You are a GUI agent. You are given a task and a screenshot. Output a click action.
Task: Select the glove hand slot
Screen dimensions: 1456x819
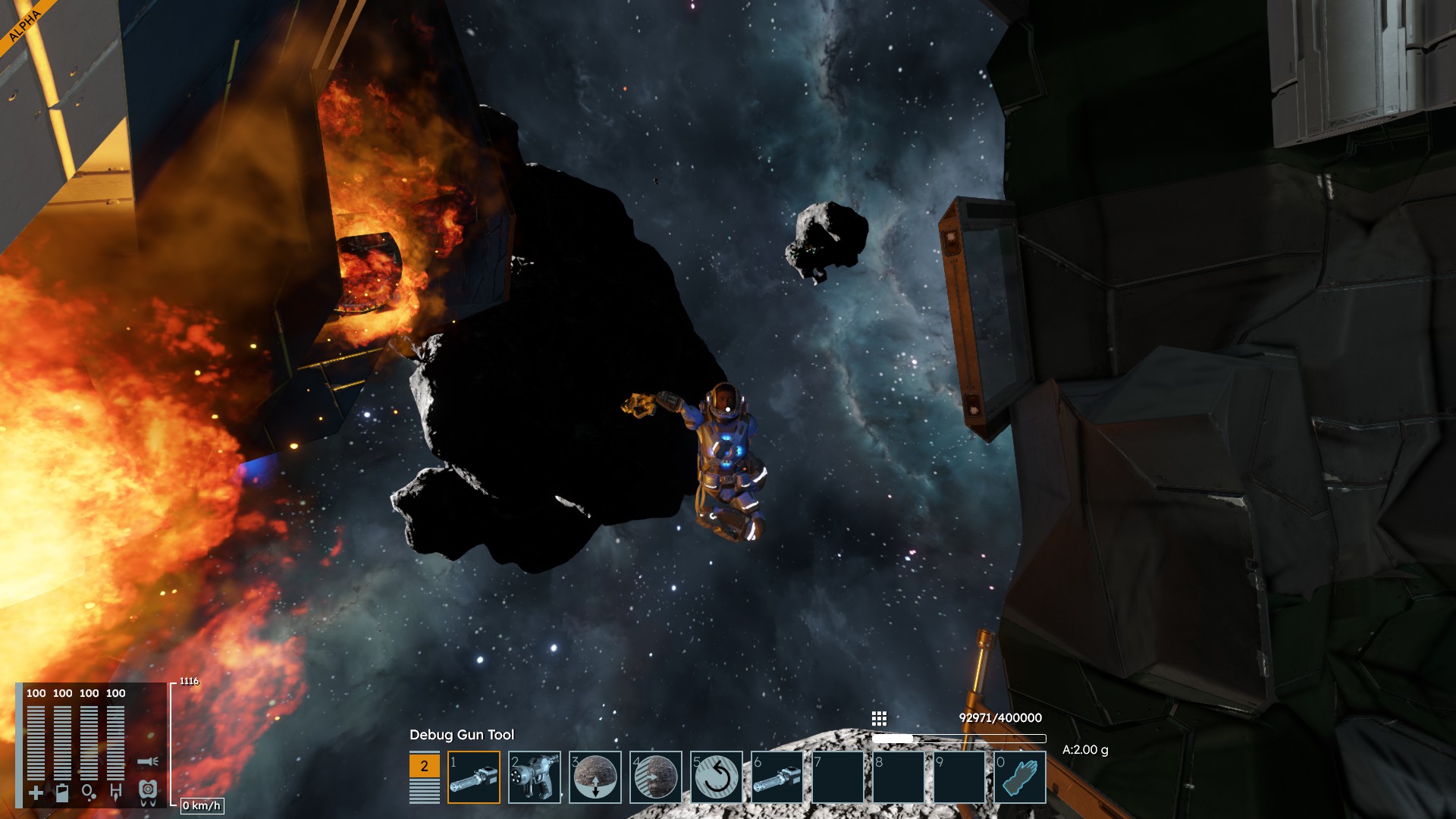(x=1020, y=777)
